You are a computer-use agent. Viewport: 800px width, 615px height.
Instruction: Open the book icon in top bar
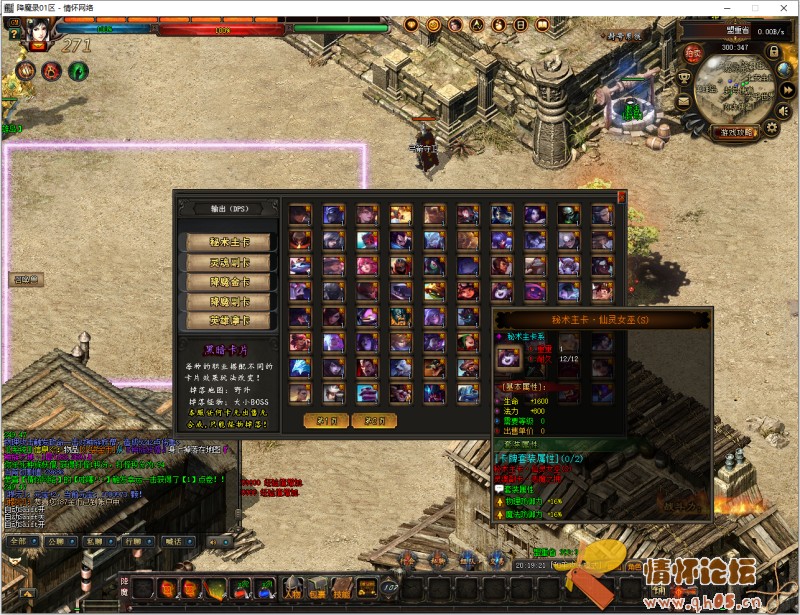(x=545, y=24)
